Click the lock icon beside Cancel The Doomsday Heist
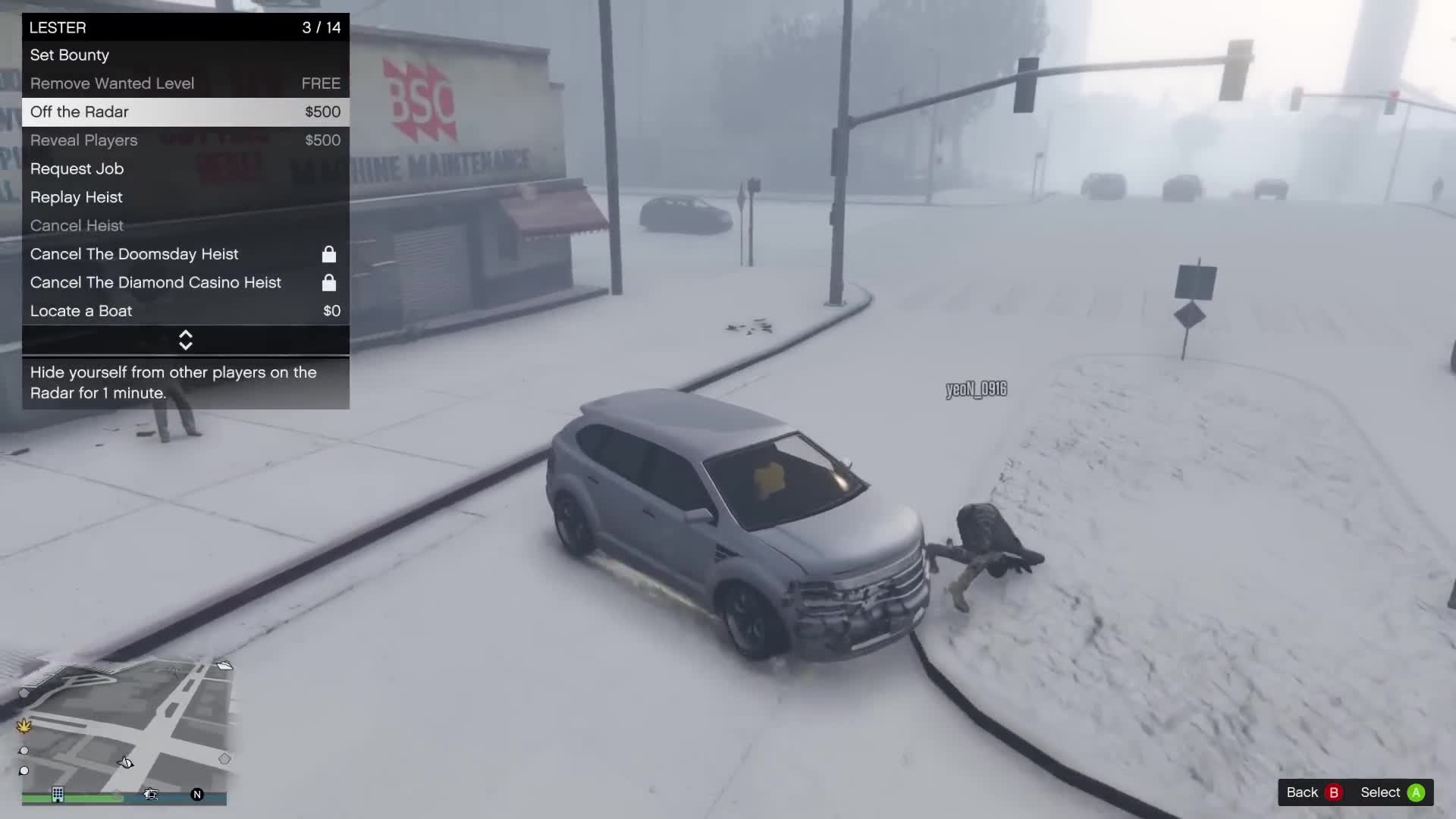The width and height of the screenshot is (1456, 819). (x=329, y=254)
